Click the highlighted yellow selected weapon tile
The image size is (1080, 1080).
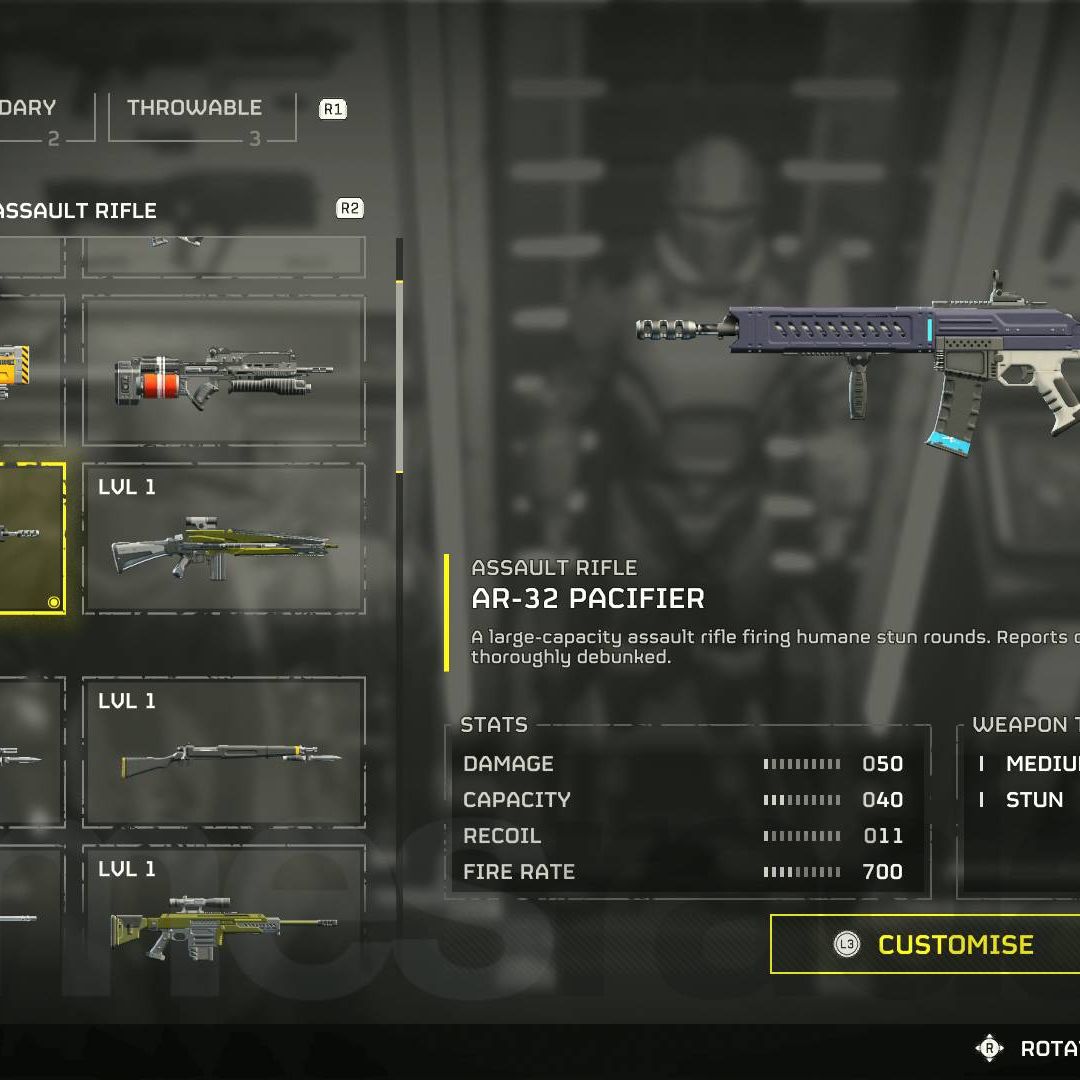point(30,539)
